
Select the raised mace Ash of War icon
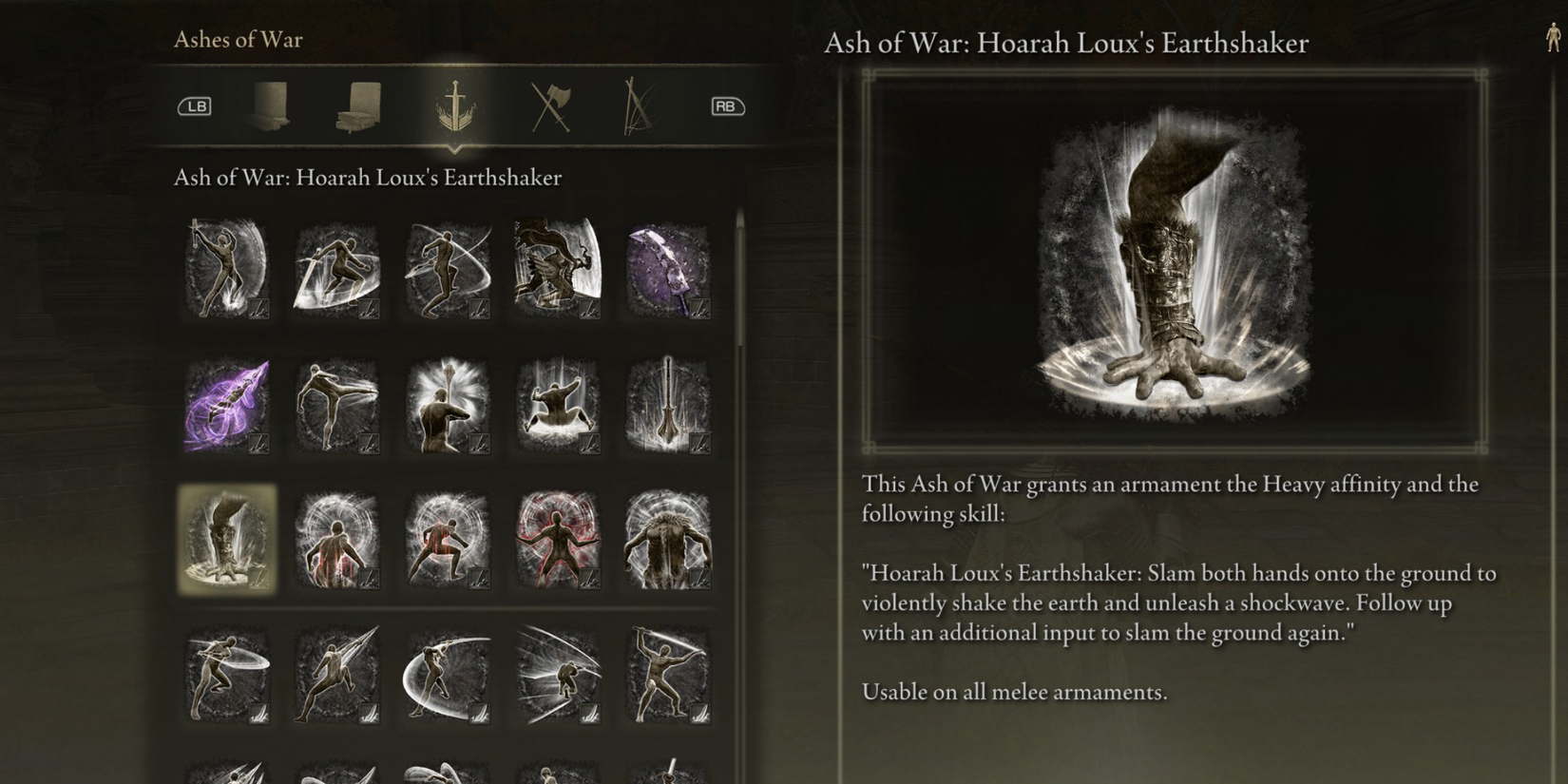447,404
